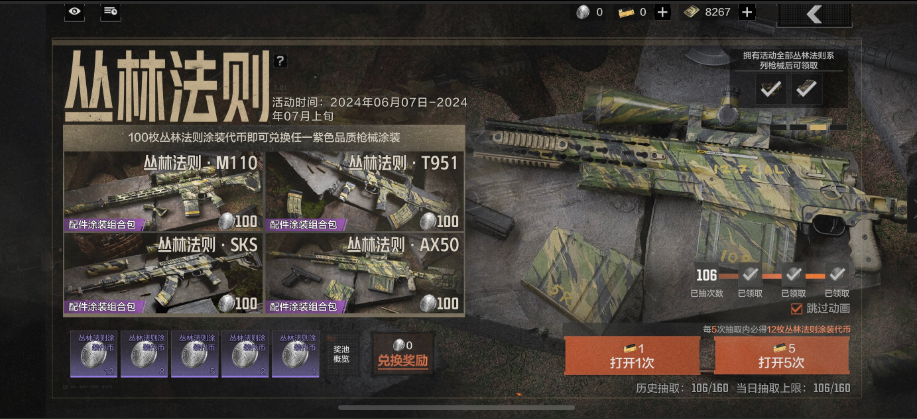
Task: Select the 丛林法则 AX50 skin pack
Action: [365, 273]
